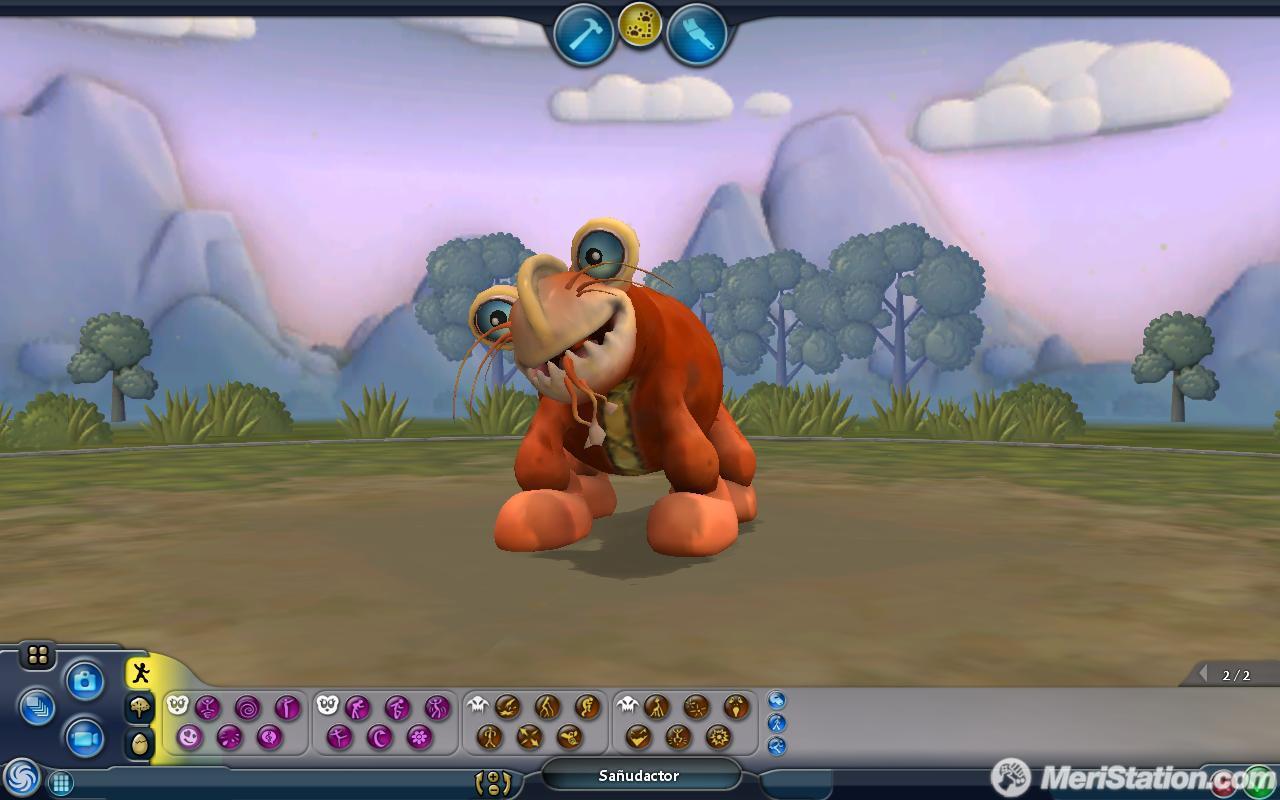Open the Sporepedia spiral icon
Image resolution: width=1280 pixels, height=800 pixels.
[x=22, y=778]
